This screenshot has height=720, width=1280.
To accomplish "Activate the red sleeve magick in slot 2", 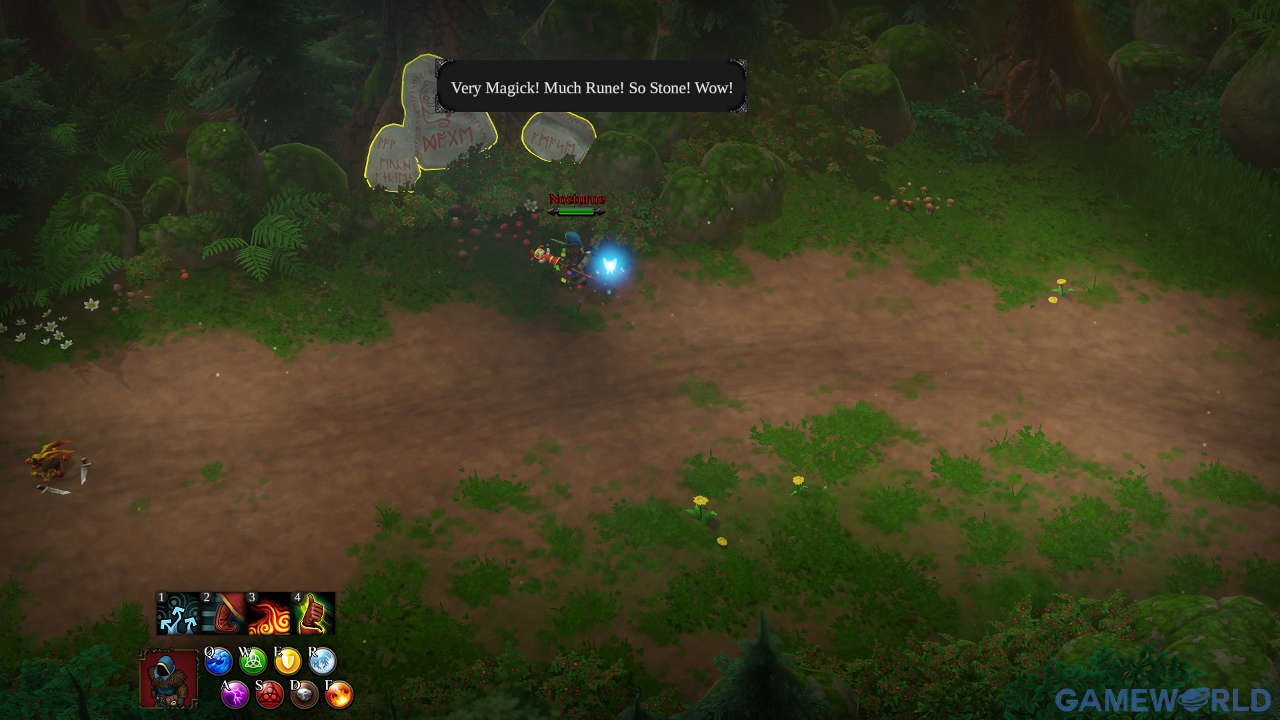I will pos(223,613).
